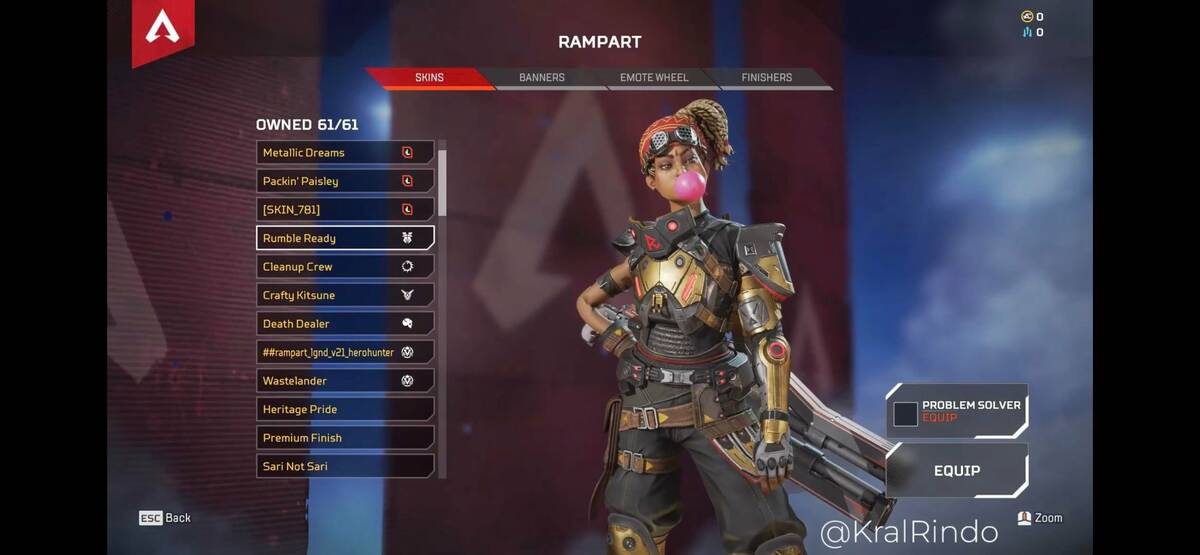Select the Heritage Pride skin
The height and width of the screenshot is (555, 1200).
(x=345, y=409)
